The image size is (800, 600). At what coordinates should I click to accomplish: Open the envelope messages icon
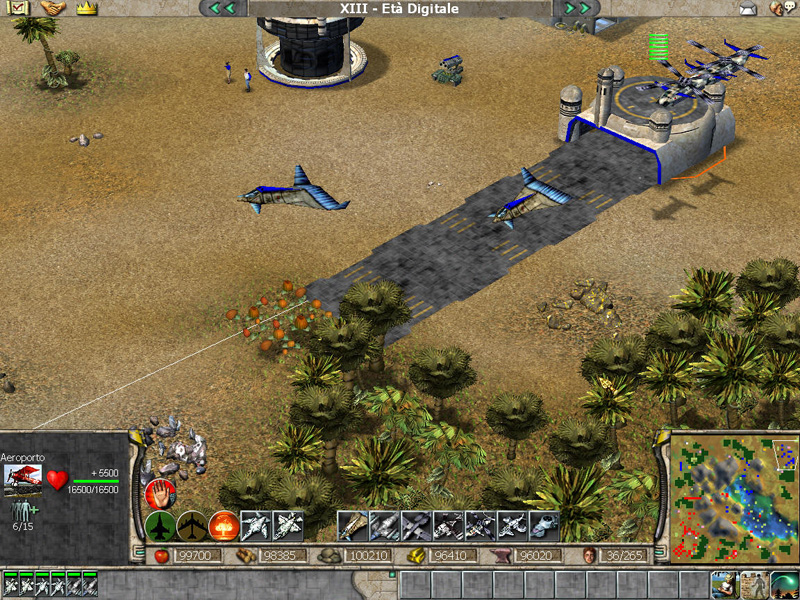[748, 9]
